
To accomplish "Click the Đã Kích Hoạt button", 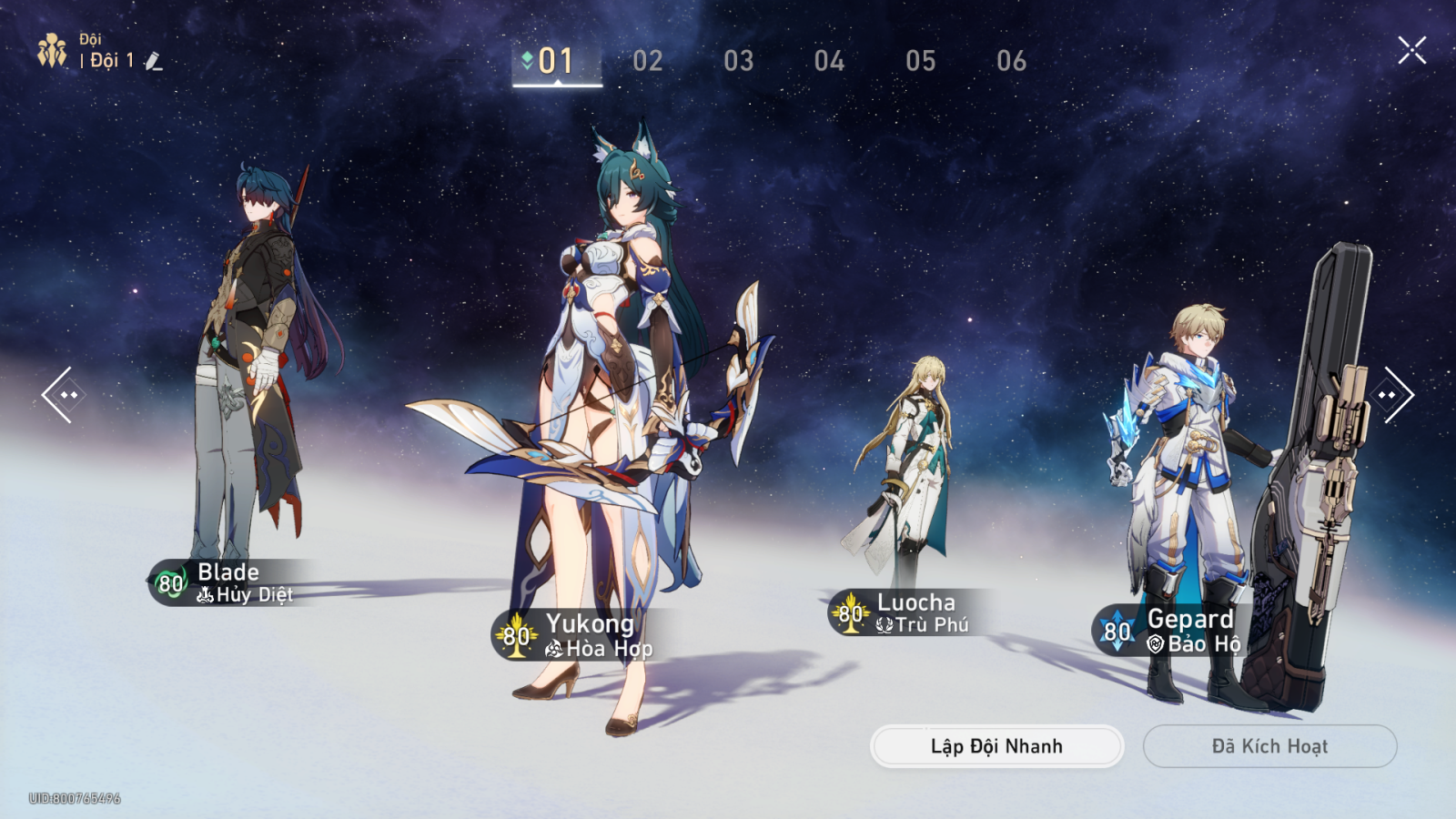I will tap(1269, 746).
